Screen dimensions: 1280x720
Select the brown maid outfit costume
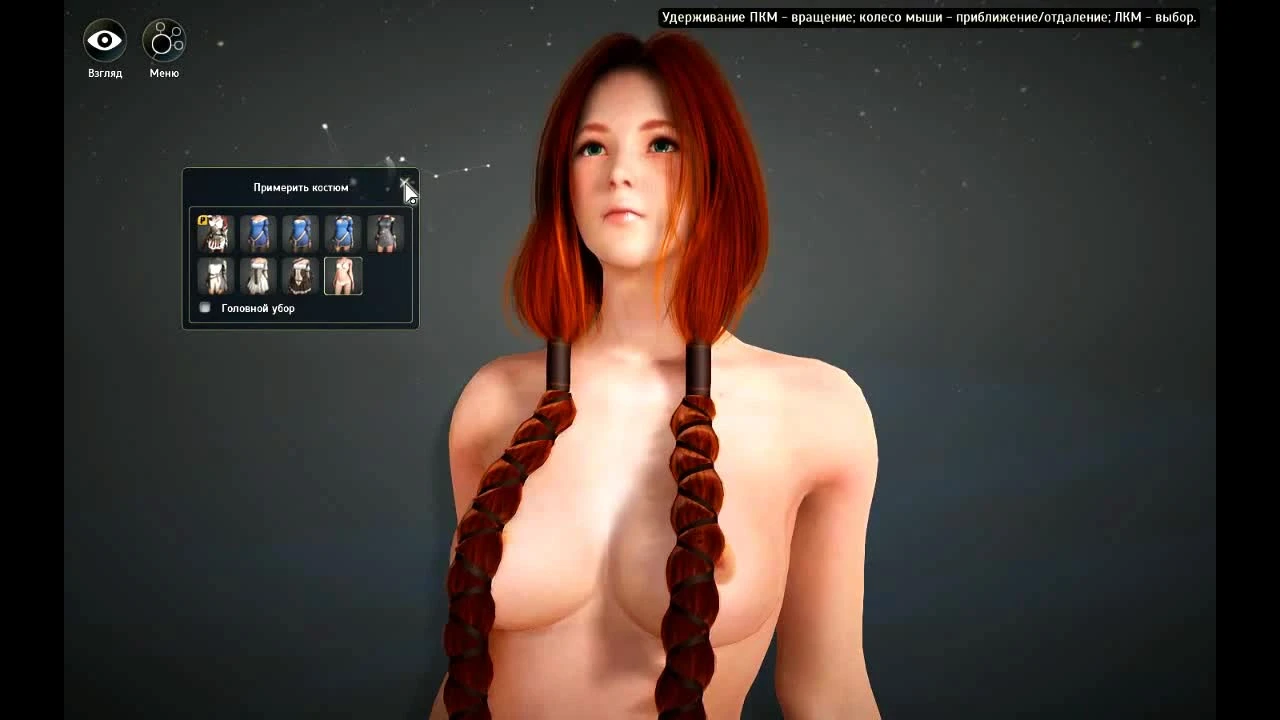pyautogui.click(x=301, y=274)
